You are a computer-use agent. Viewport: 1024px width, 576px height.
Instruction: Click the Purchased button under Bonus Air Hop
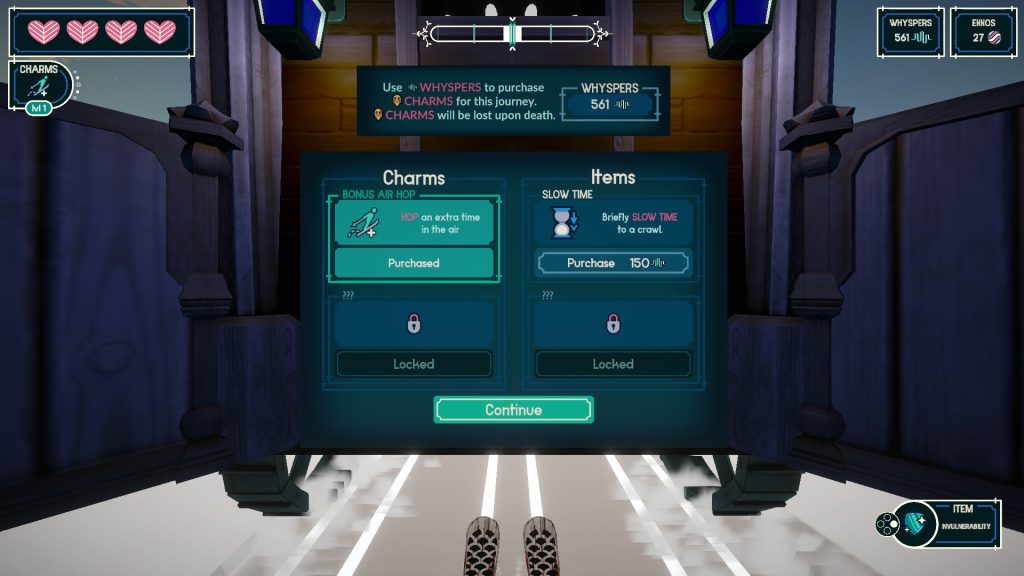413,263
